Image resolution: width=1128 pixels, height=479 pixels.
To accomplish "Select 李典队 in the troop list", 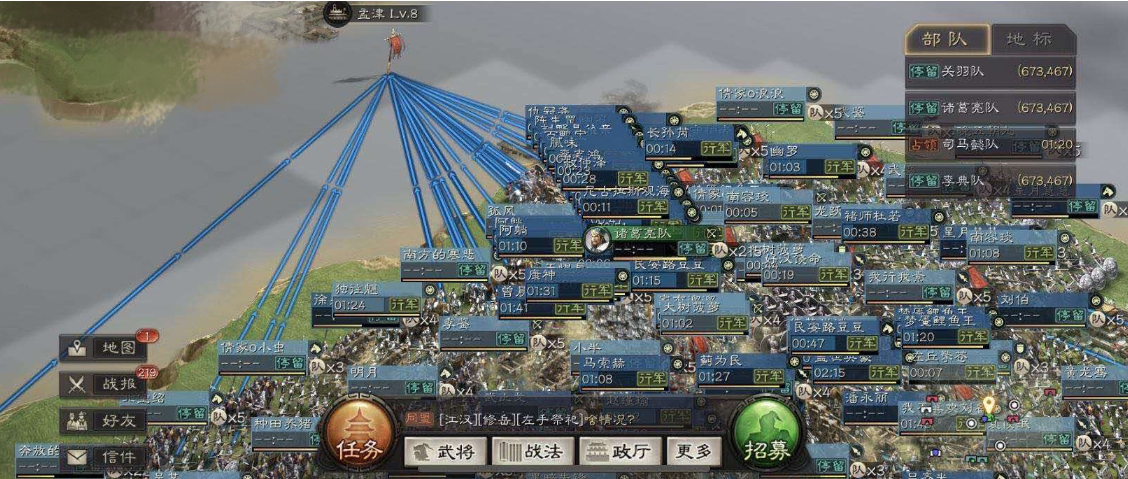I will [x=990, y=181].
